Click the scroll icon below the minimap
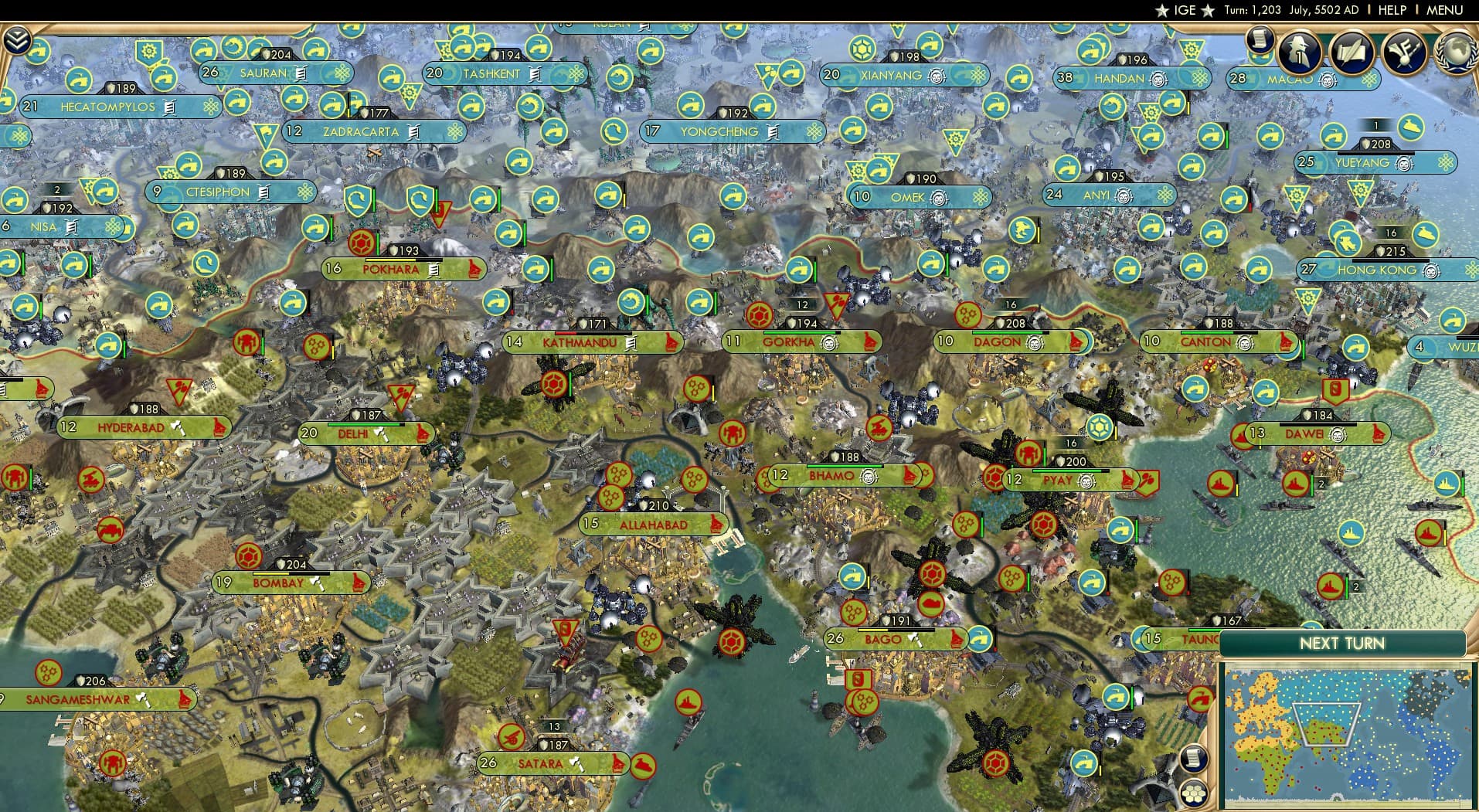The height and width of the screenshot is (812, 1479). 1194,757
